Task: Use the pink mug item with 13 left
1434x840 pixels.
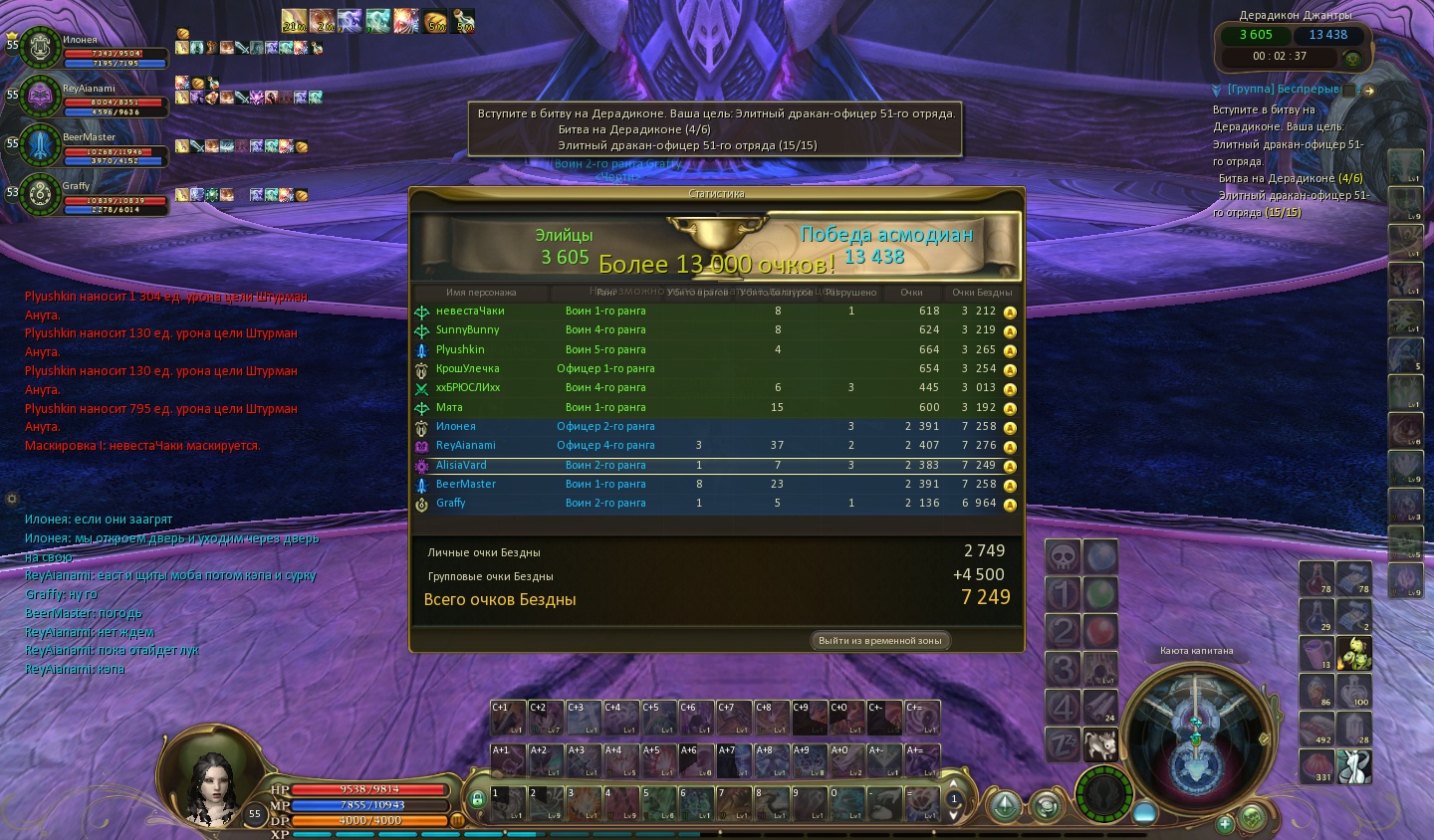Action: 1316,654
